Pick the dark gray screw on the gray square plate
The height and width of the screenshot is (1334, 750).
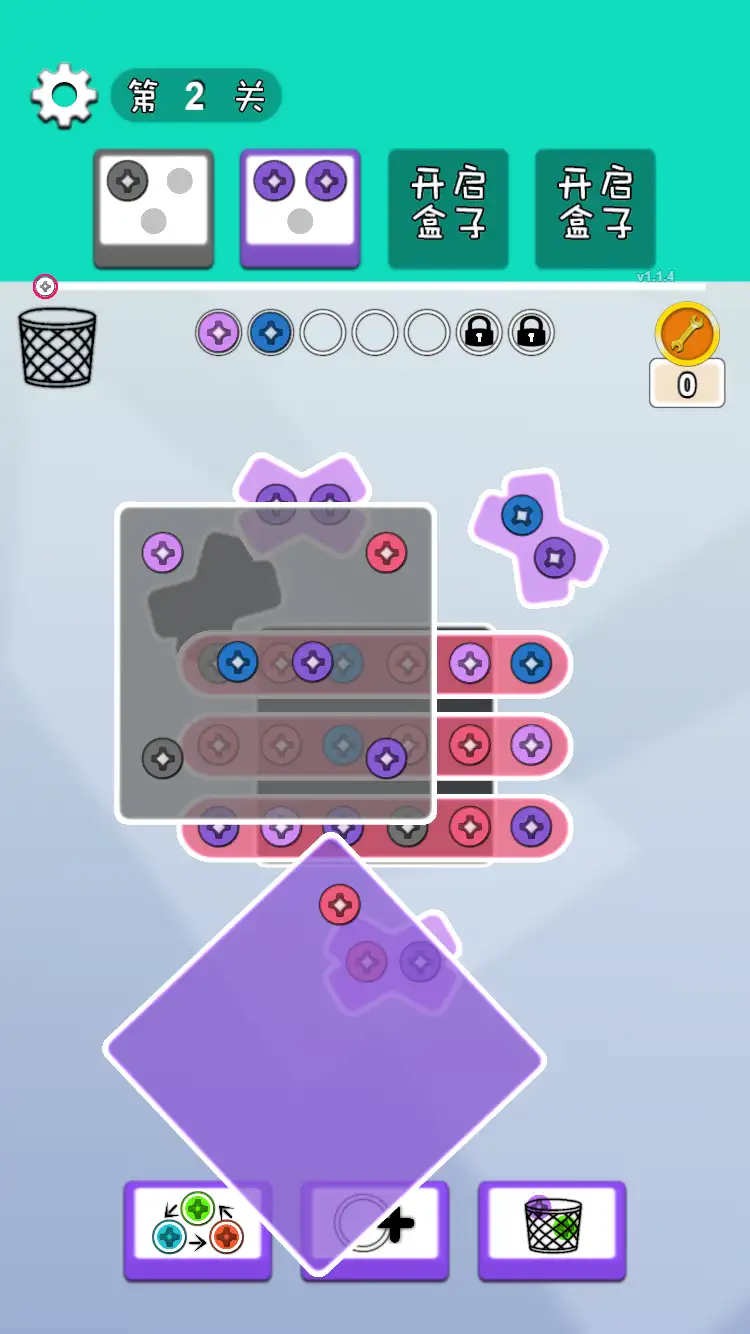tap(162, 758)
